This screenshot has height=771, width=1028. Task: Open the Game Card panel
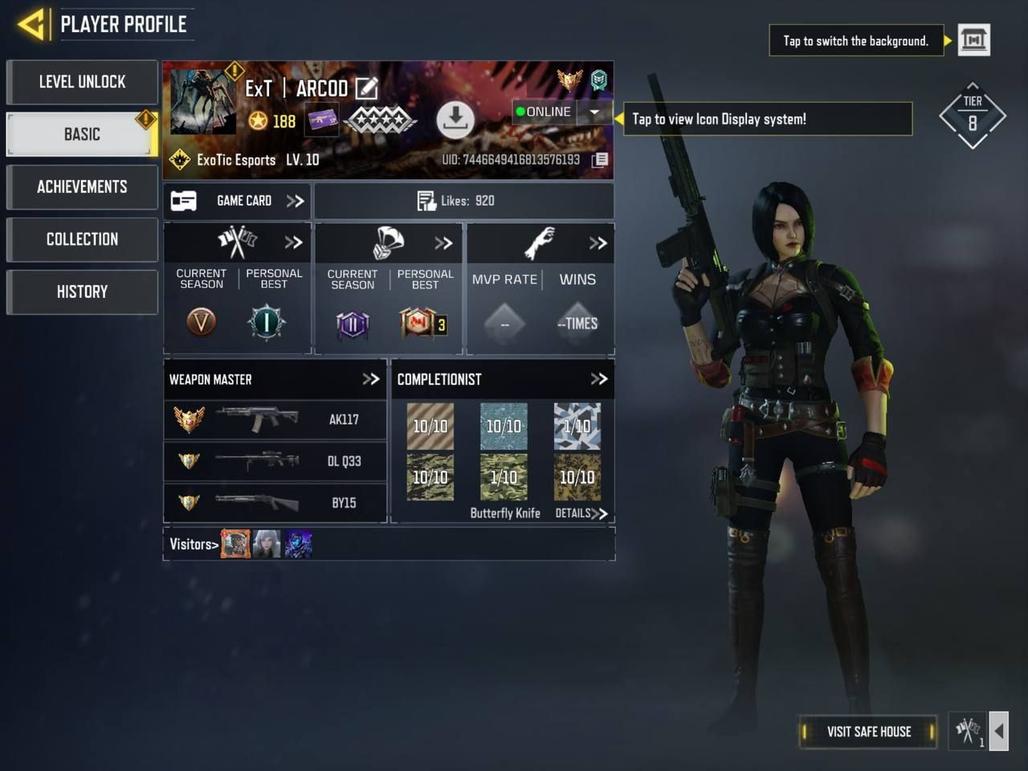[x=237, y=201]
